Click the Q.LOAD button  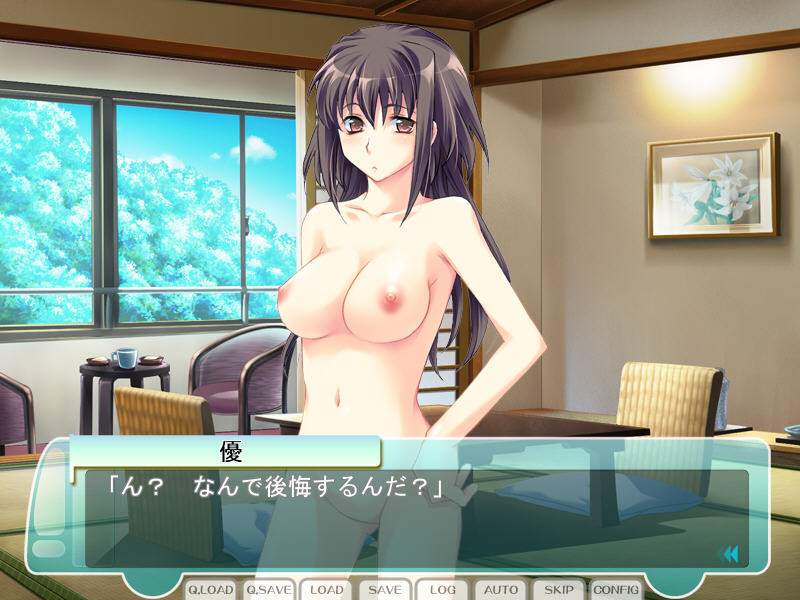[x=210, y=590]
